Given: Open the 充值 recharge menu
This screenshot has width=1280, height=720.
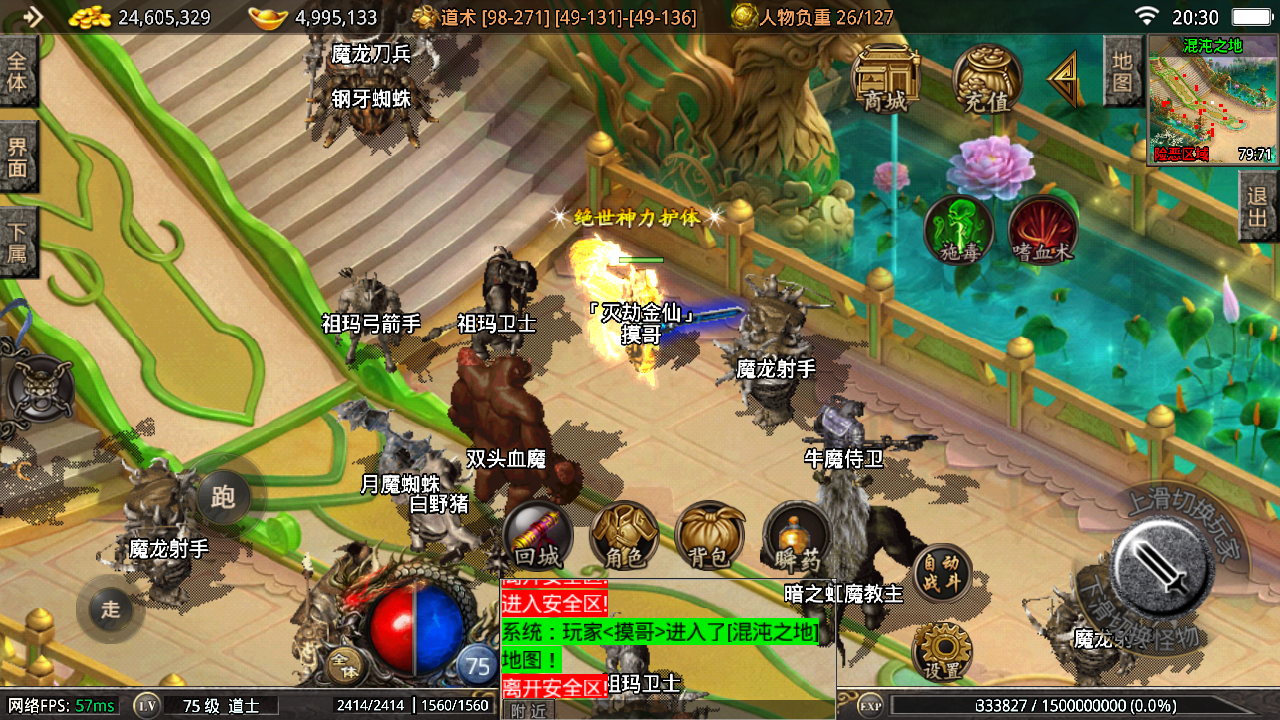Looking at the screenshot, I should 987,78.
